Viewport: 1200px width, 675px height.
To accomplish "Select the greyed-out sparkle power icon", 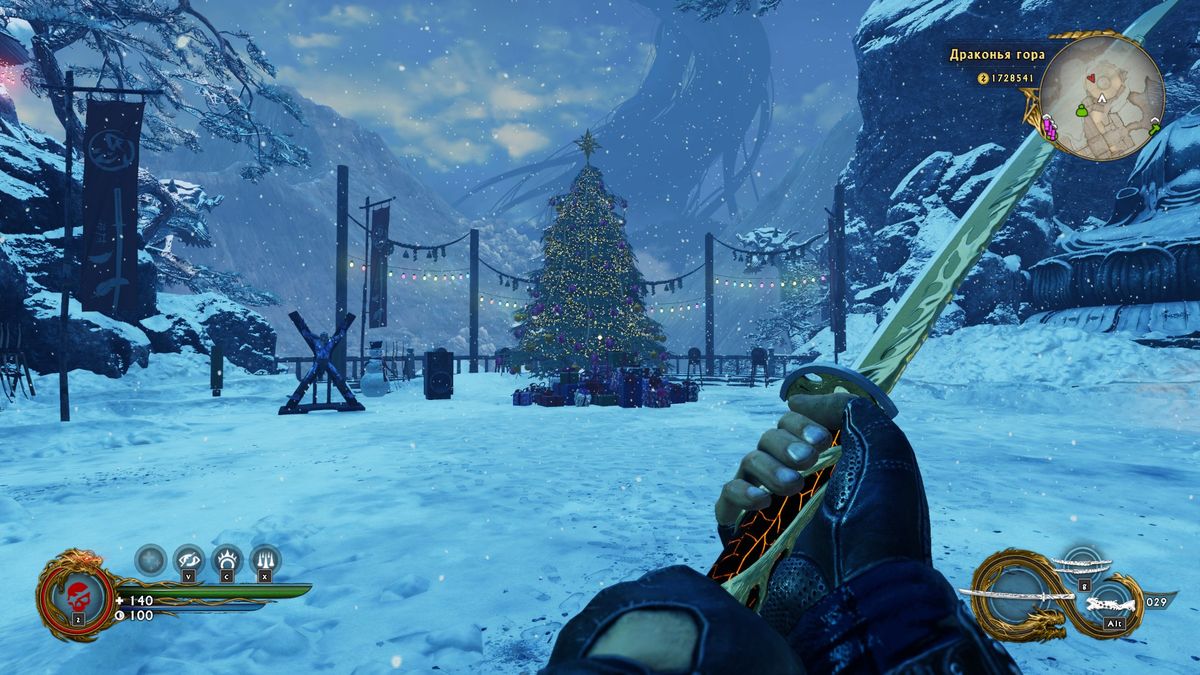I will 150,559.
